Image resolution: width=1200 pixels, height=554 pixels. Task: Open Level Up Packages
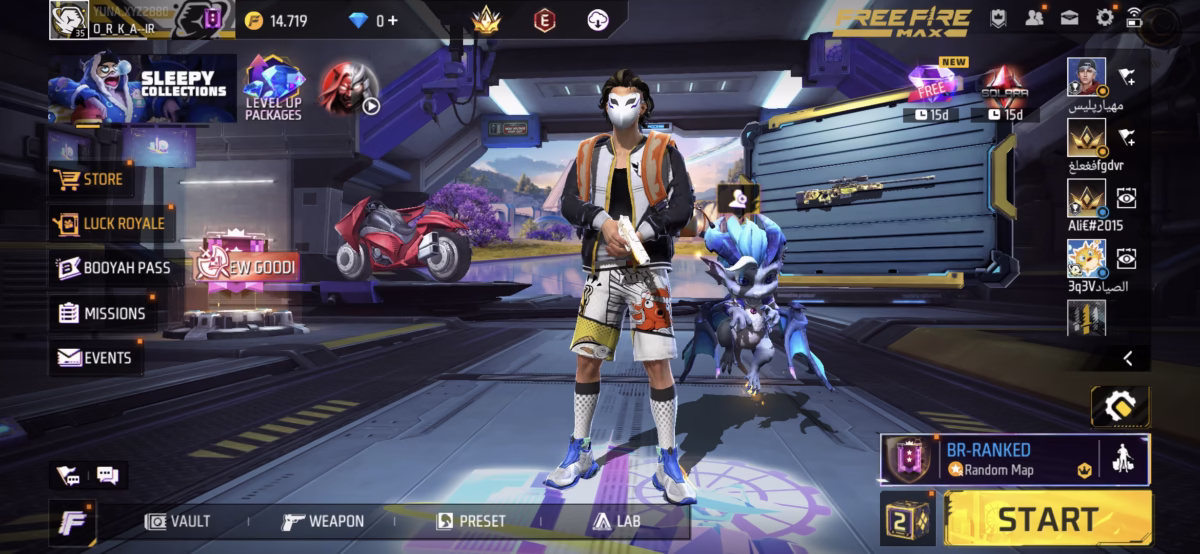273,90
